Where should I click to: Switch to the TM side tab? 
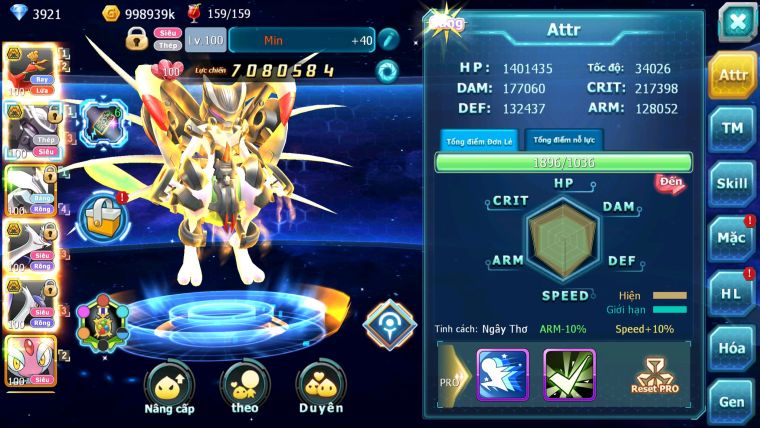coord(732,128)
